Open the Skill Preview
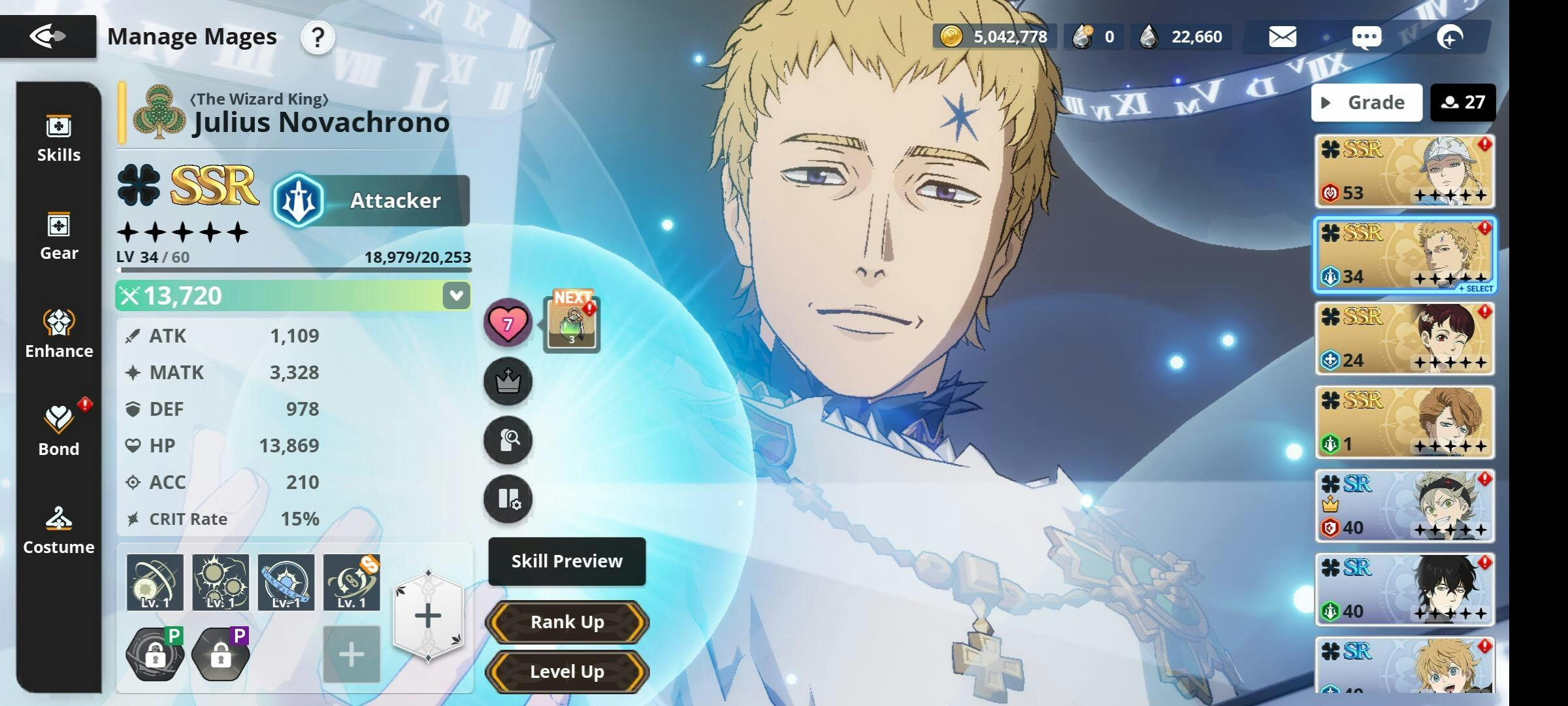Image resolution: width=1568 pixels, height=706 pixels. click(x=566, y=562)
